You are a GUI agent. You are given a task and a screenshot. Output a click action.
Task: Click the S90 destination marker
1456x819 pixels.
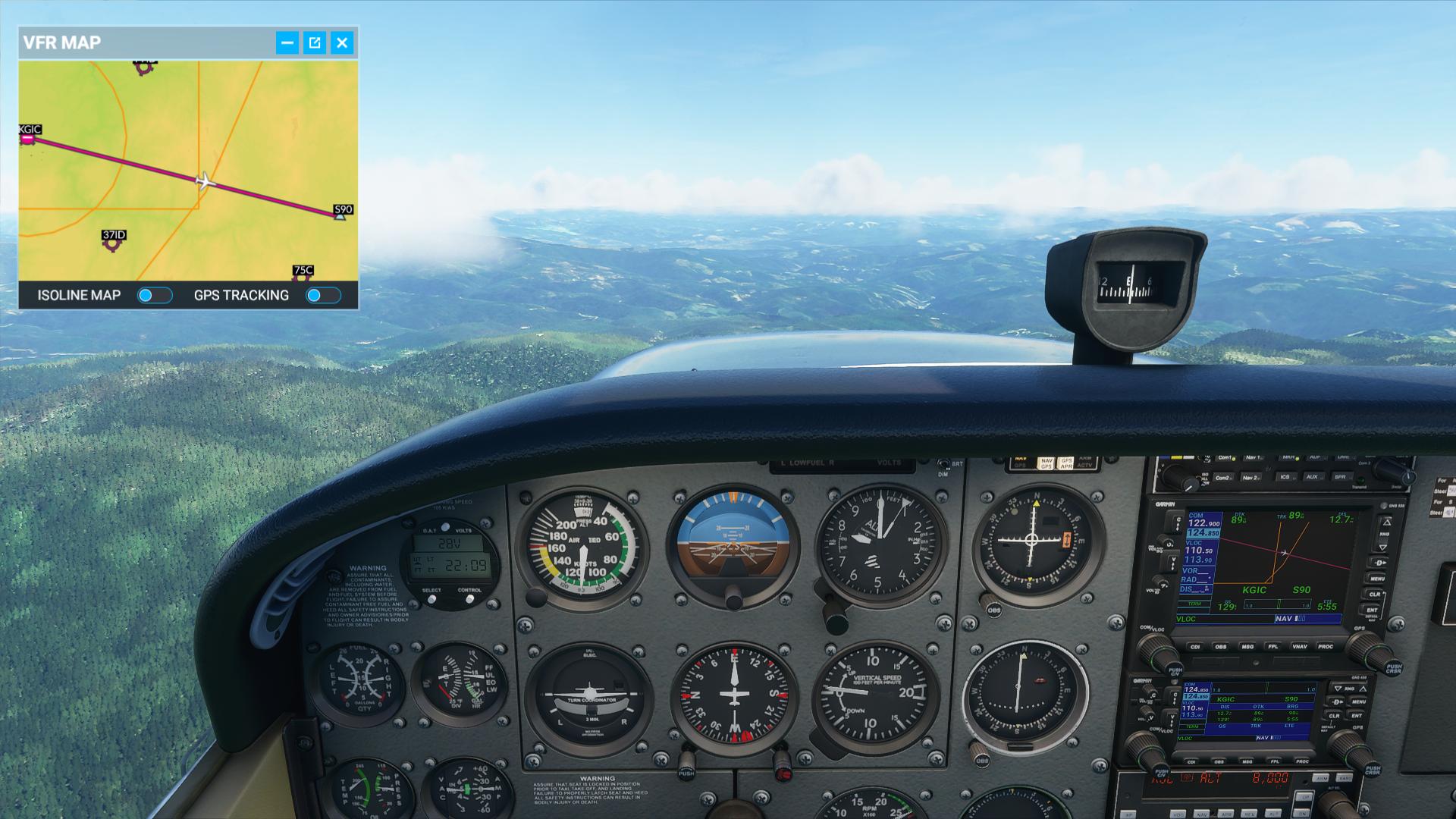[x=340, y=215]
